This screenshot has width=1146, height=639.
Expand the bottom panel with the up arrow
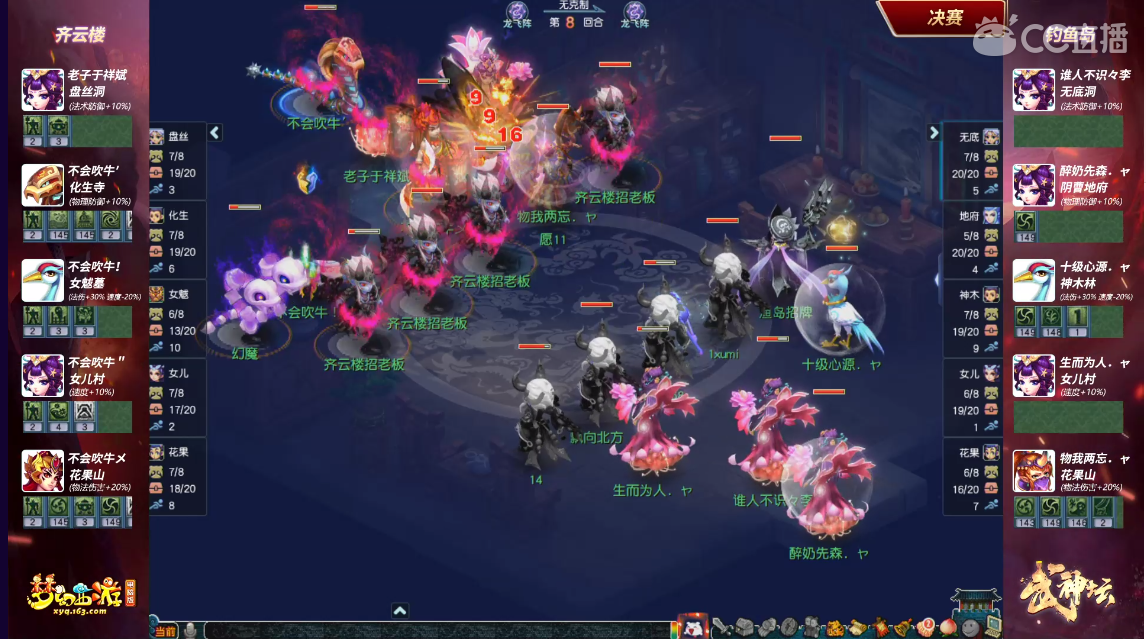(x=399, y=610)
